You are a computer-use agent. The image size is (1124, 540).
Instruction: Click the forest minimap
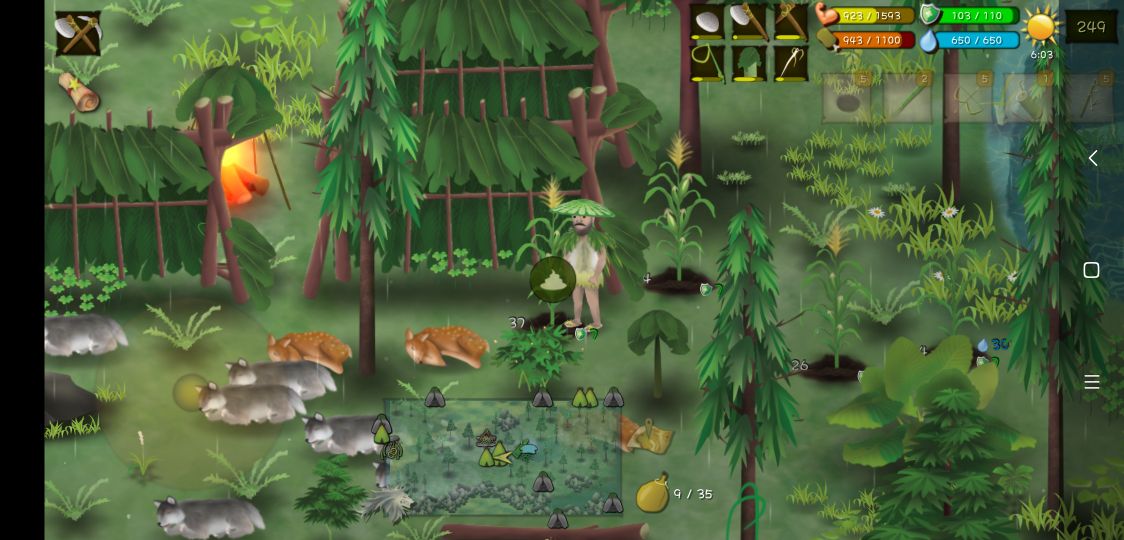point(502,456)
